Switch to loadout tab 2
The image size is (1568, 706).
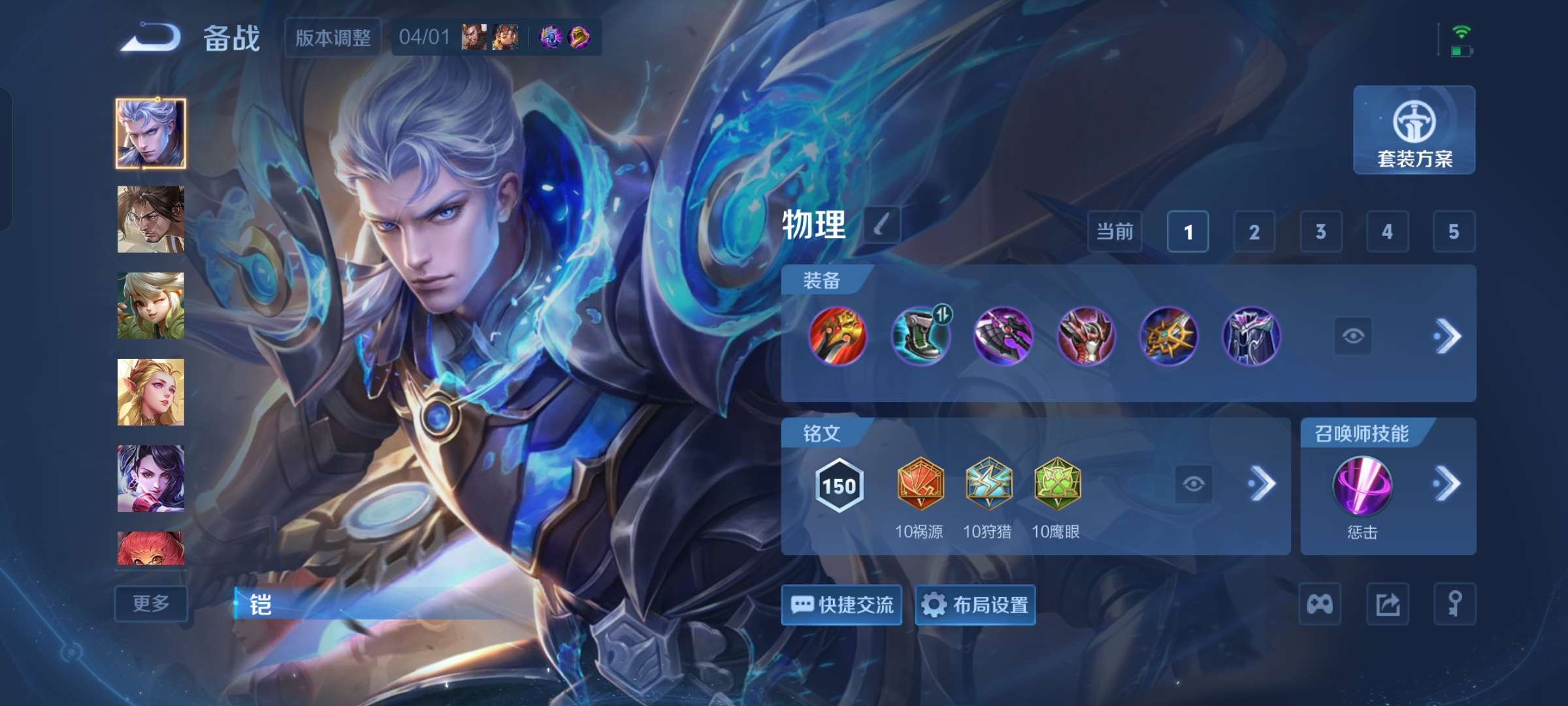click(1253, 232)
